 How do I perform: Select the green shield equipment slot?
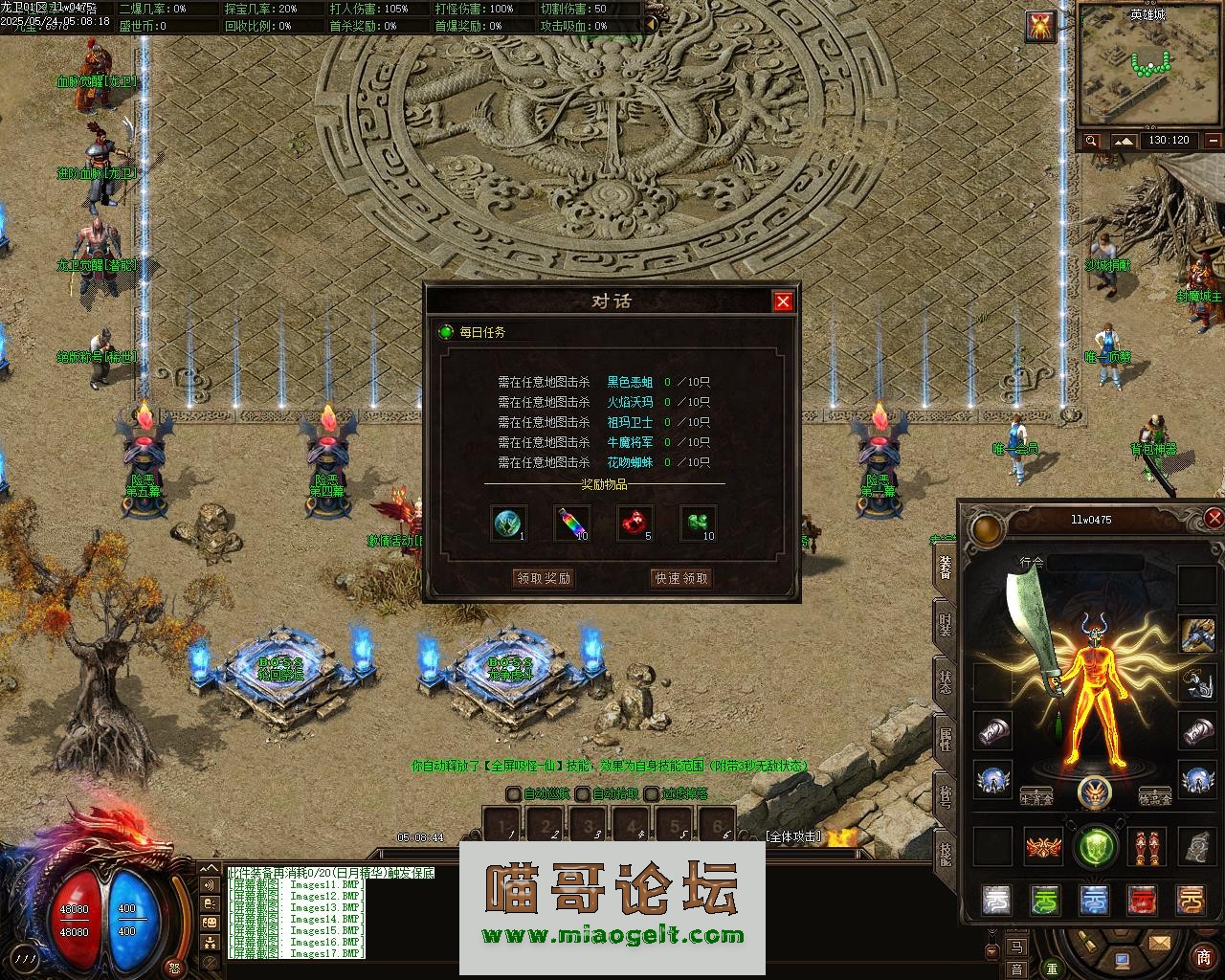1096,846
